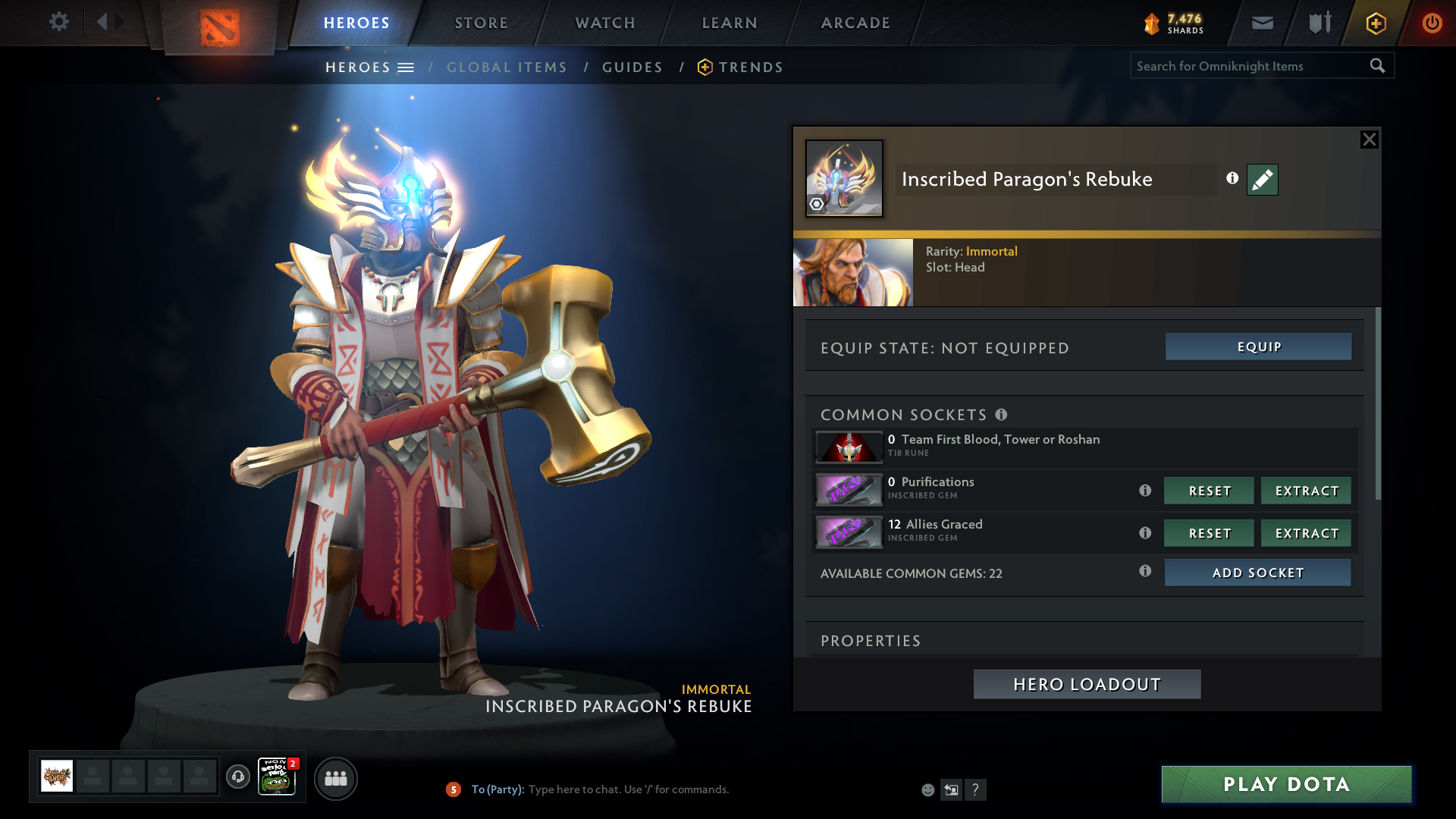This screenshot has height=819, width=1456.
Task: Focus the Omniknight items search field
Action: [x=1250, y=66]
